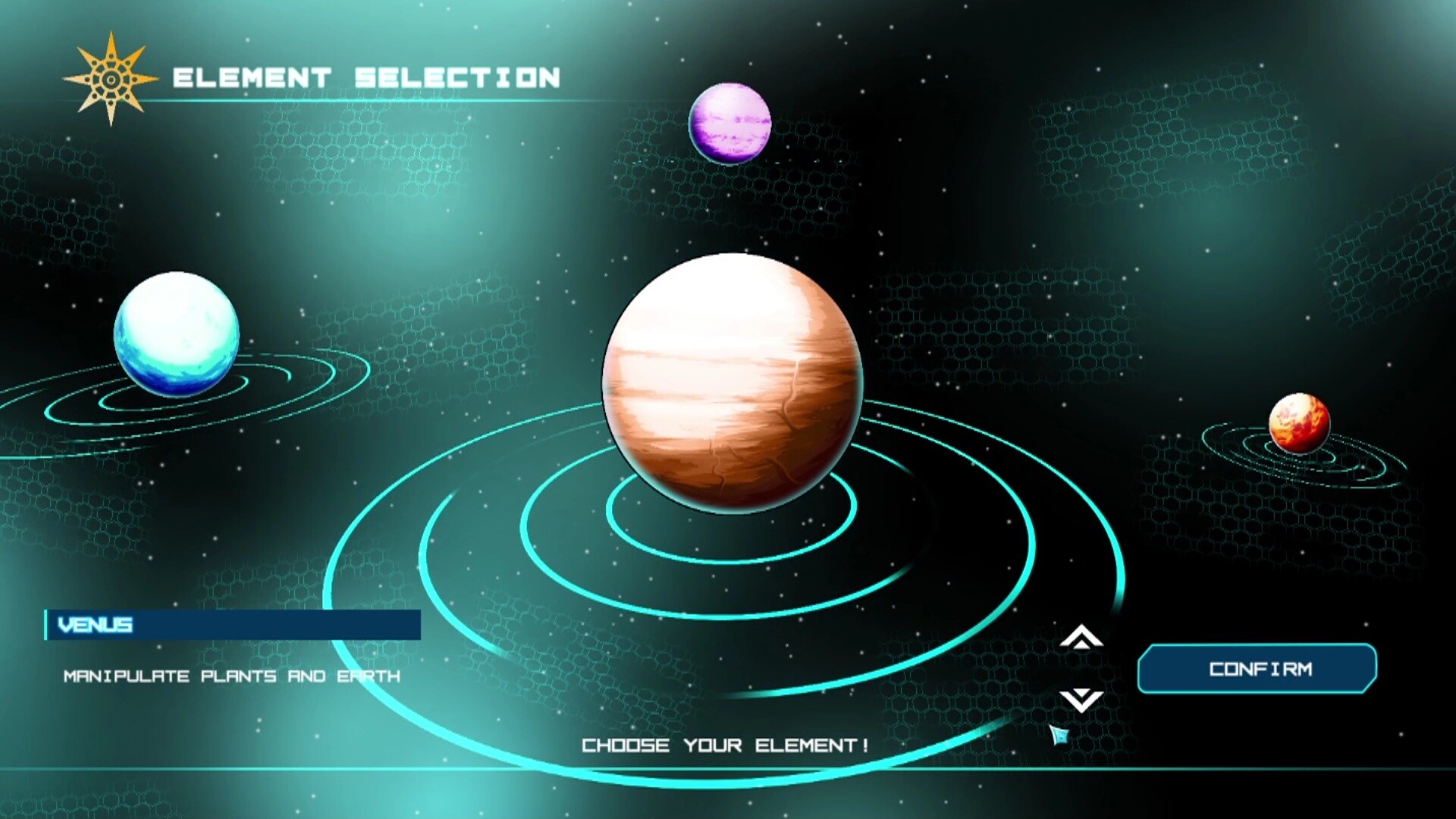Select the purple planet at the top
The width and height of the screenshot is (1456, 819).
pyautogui.click(x=730, y=125)
